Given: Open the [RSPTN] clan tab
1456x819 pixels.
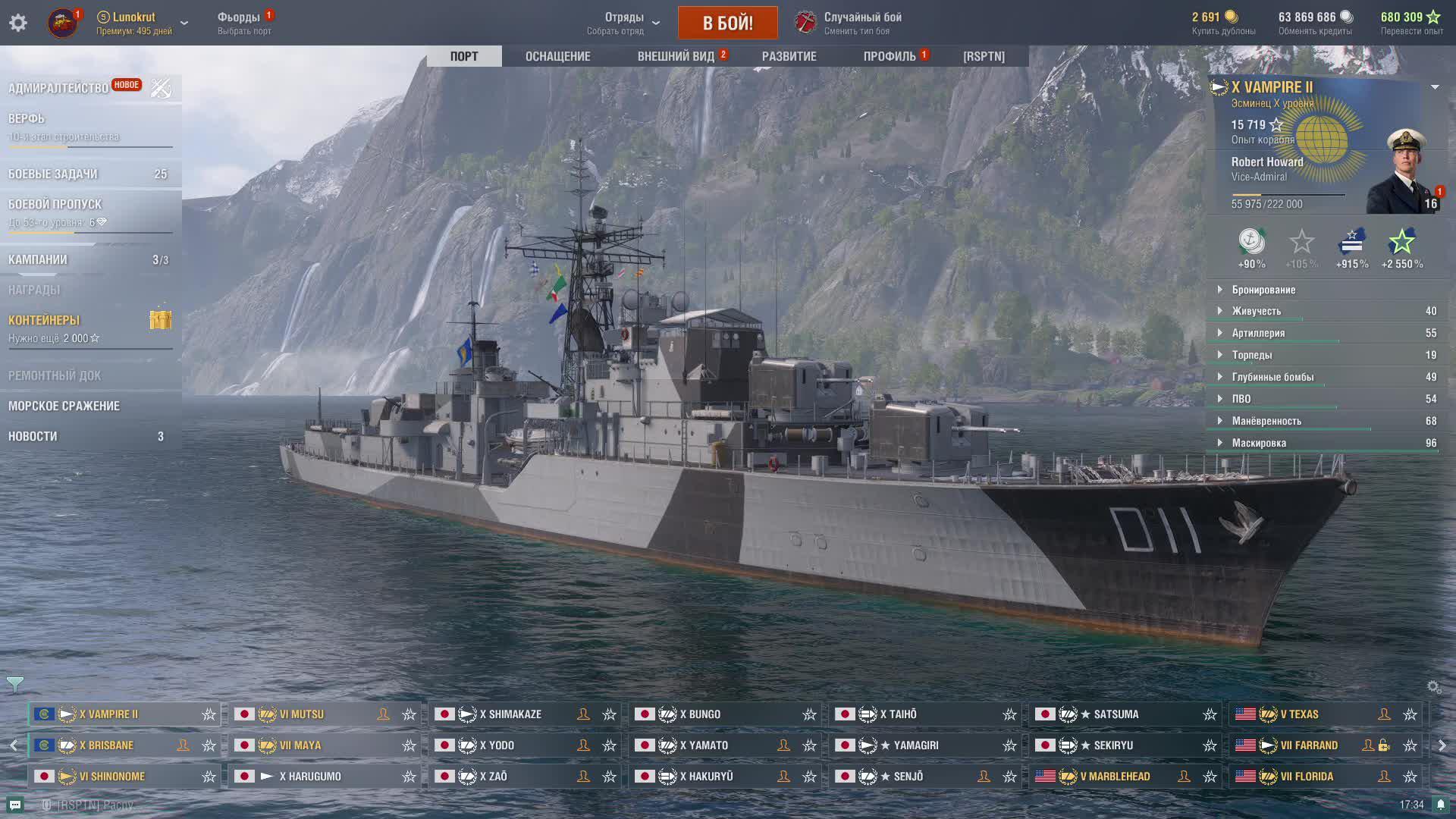Looking at the screenshot, I should coord(984,56).
